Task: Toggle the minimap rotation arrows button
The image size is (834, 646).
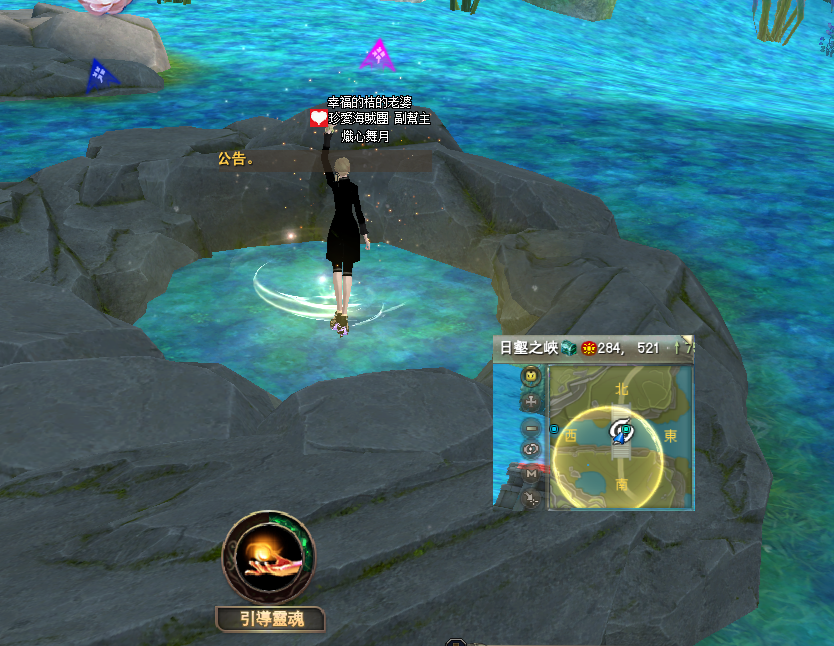Action: [x=531, y=450]
